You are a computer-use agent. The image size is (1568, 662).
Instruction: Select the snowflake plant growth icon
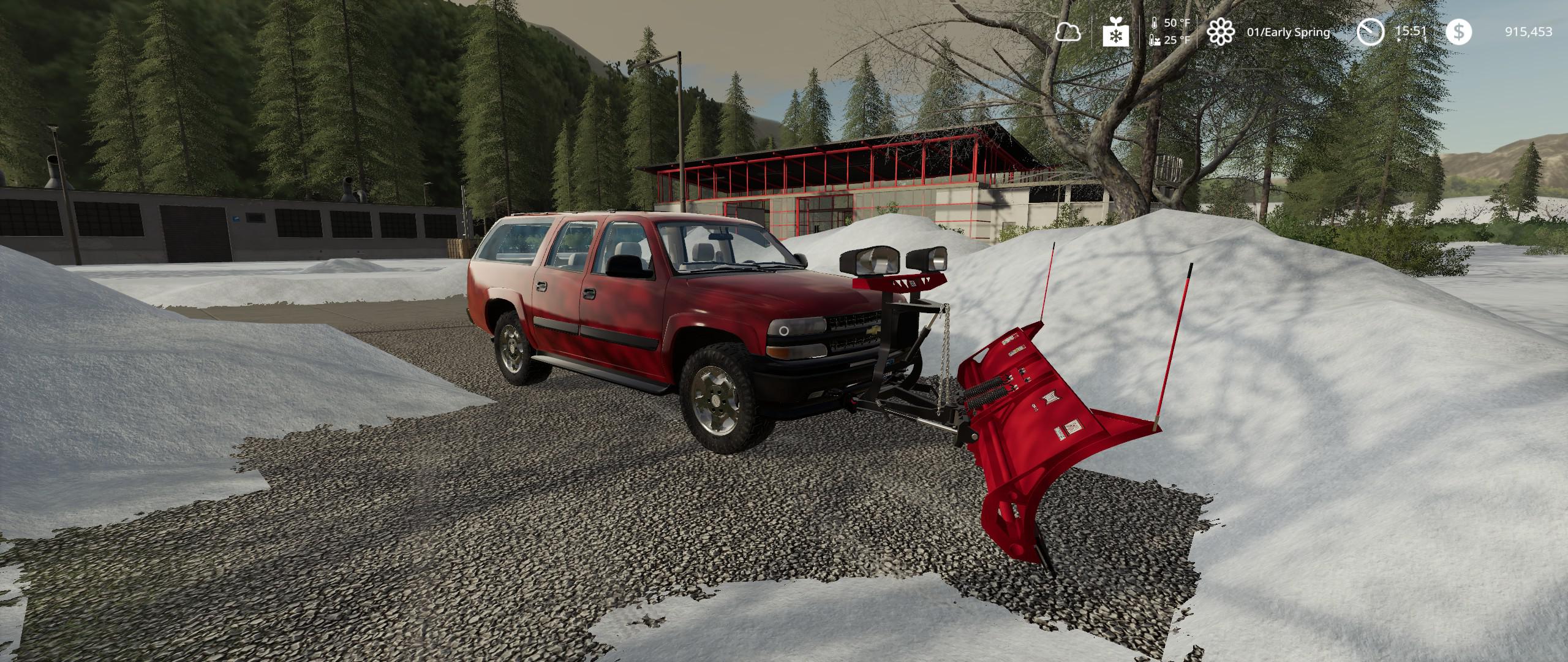pyautogui.click(x=1115, y=32)
